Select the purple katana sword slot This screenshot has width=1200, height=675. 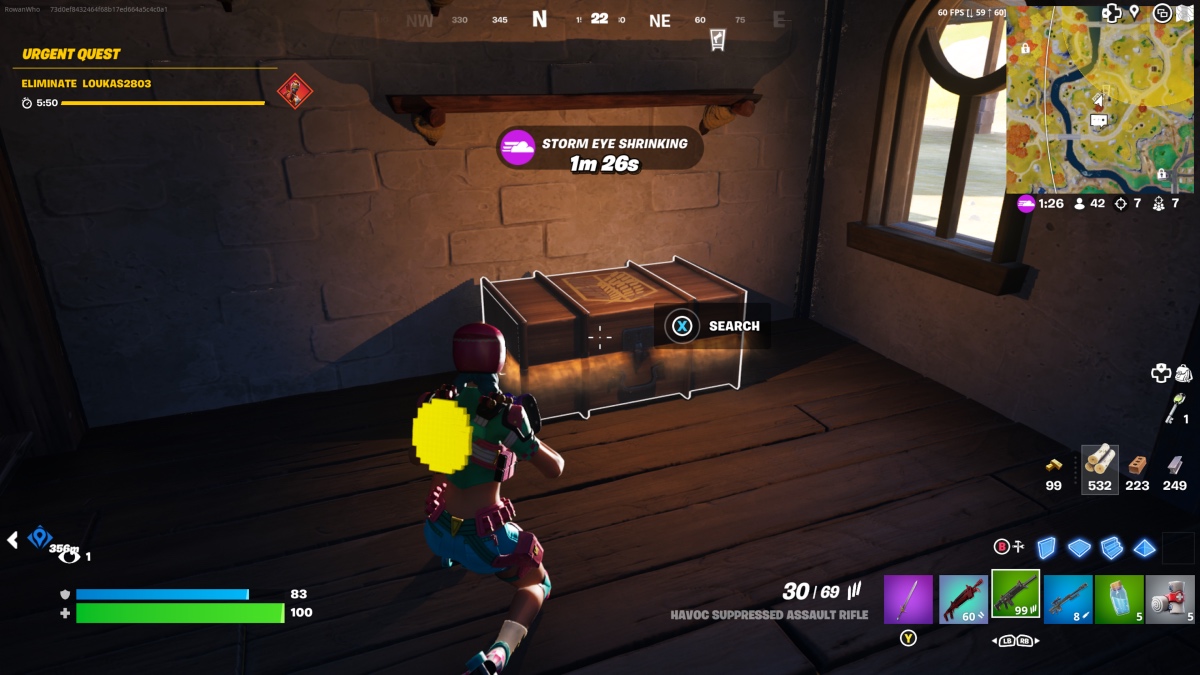coord(908,599)
